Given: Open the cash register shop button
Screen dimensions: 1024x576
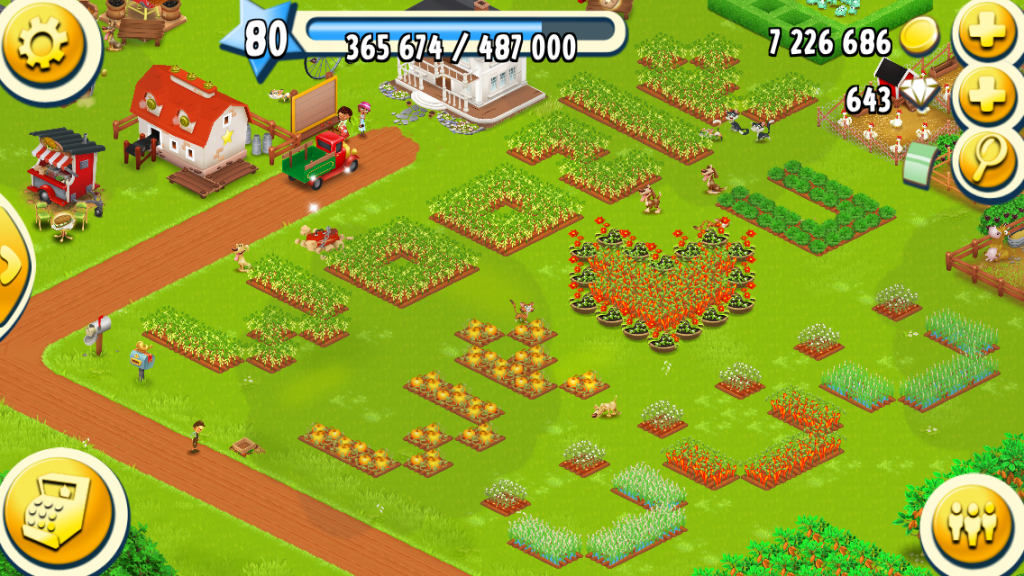Looking at the screenshot, I should pyautogui.click(x=60, y=508).
